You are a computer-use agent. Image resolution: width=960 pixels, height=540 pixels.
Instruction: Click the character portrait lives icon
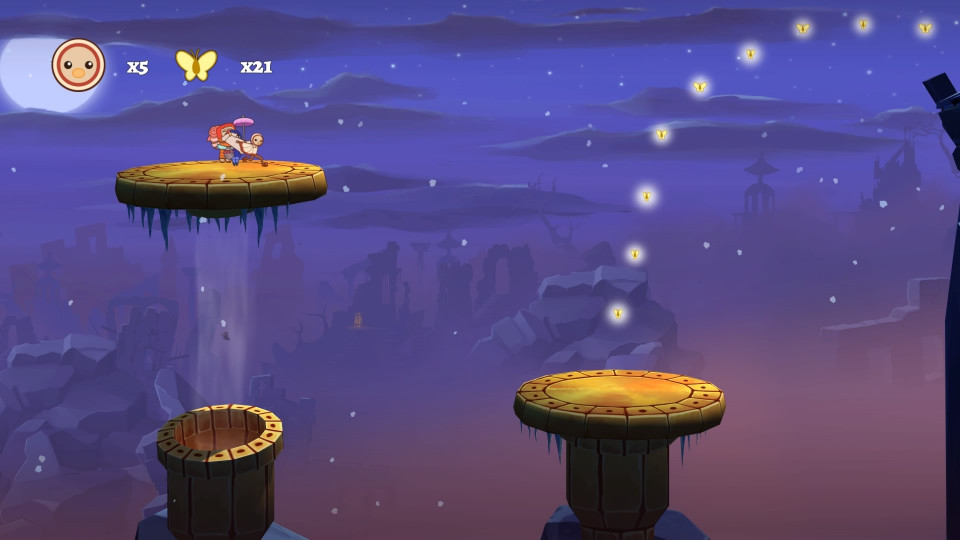(x=78, y=66)
